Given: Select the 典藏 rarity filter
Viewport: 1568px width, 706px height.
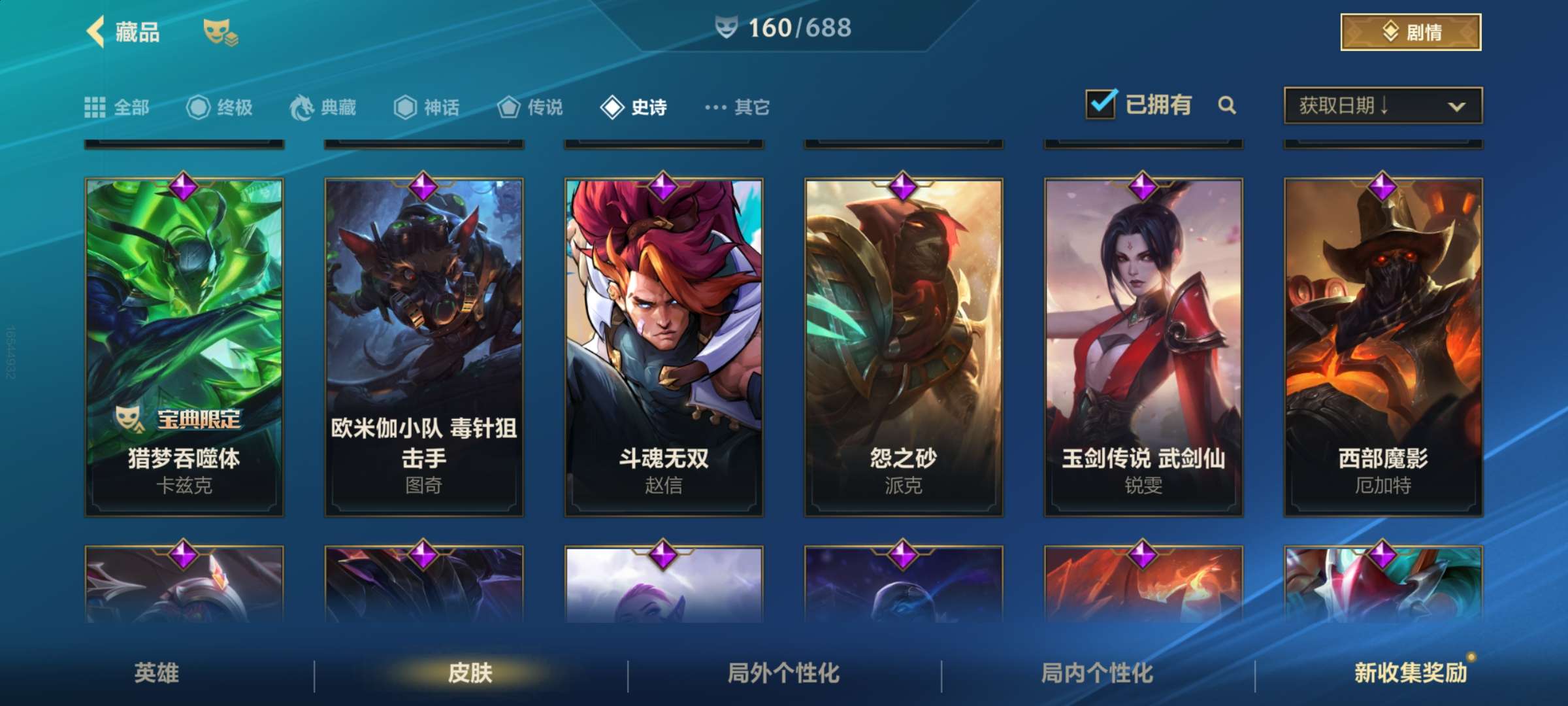Looking at the screenshot, I should tap(323, 107).
